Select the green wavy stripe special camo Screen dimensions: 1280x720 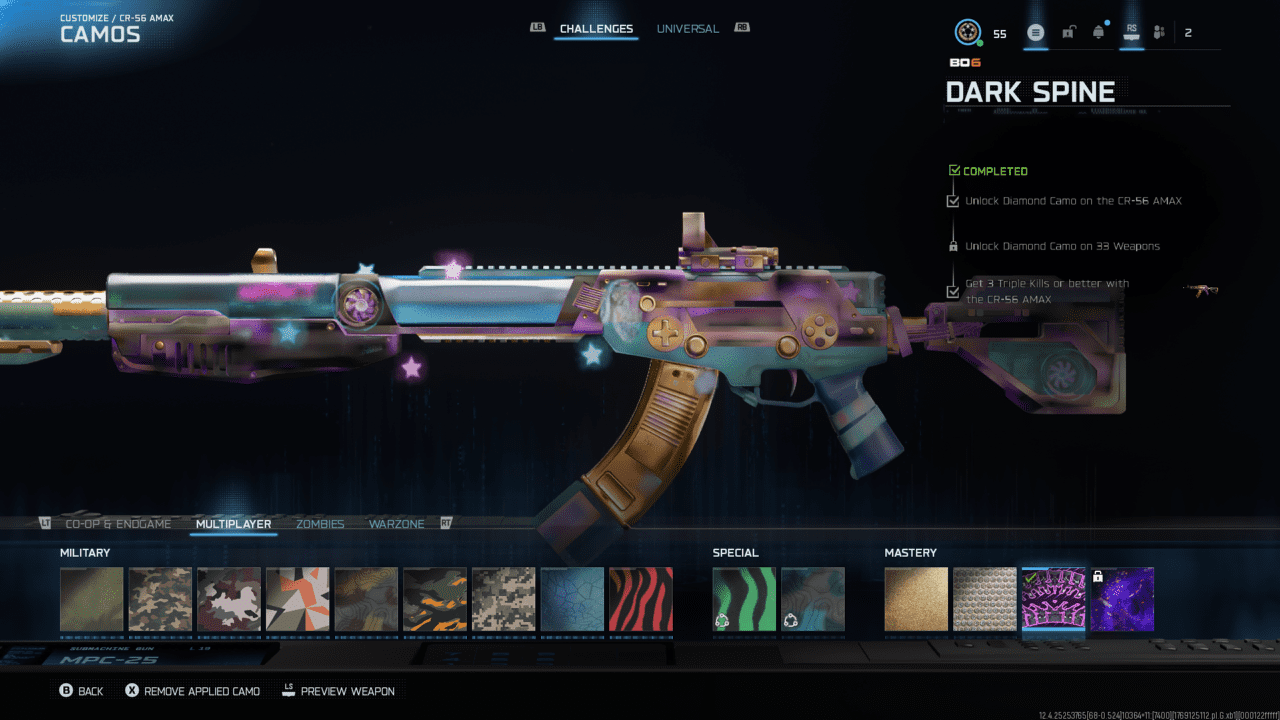pos(744,599)
